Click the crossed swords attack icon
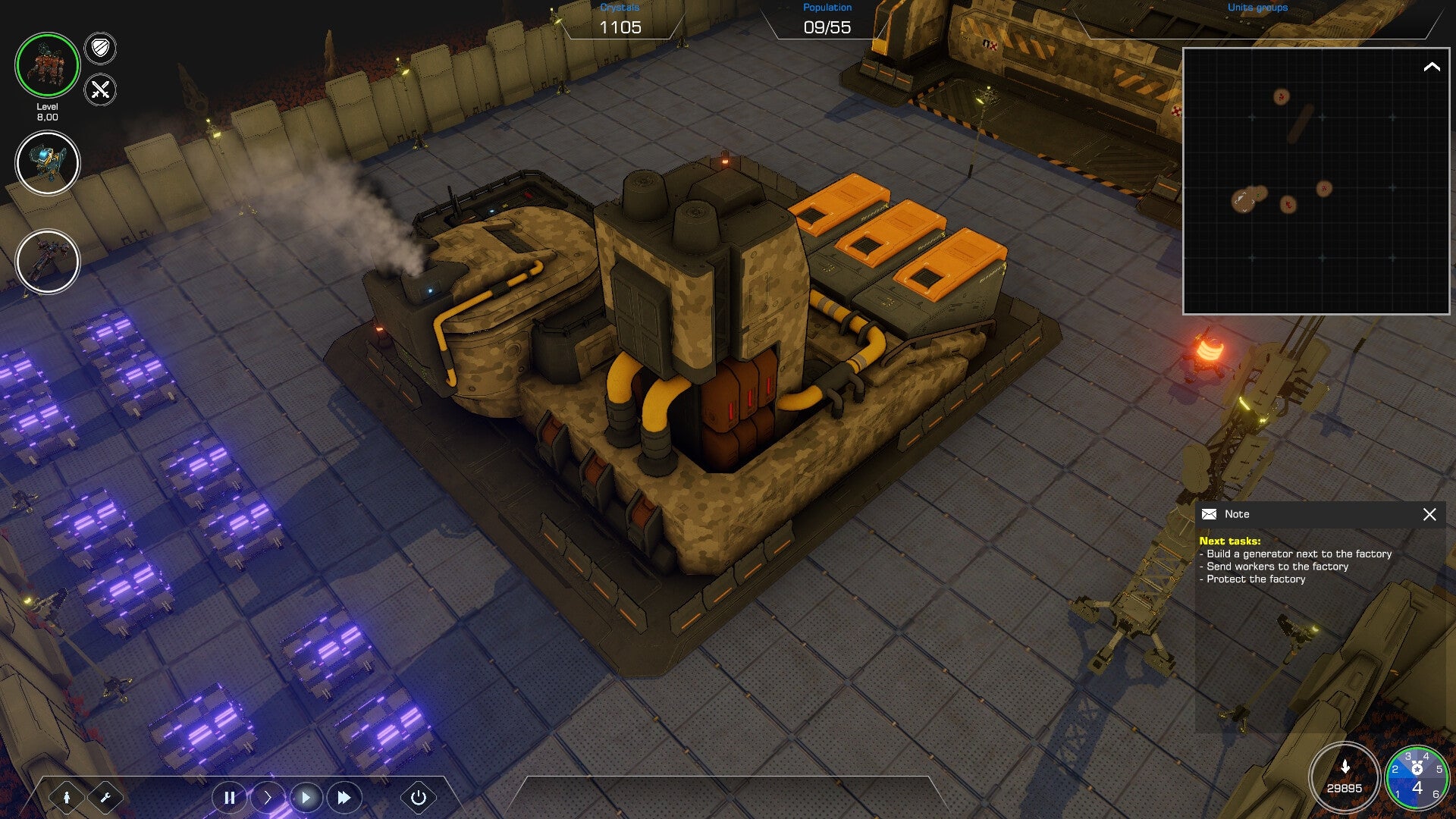1456x819 pixels. pos(99,89)
